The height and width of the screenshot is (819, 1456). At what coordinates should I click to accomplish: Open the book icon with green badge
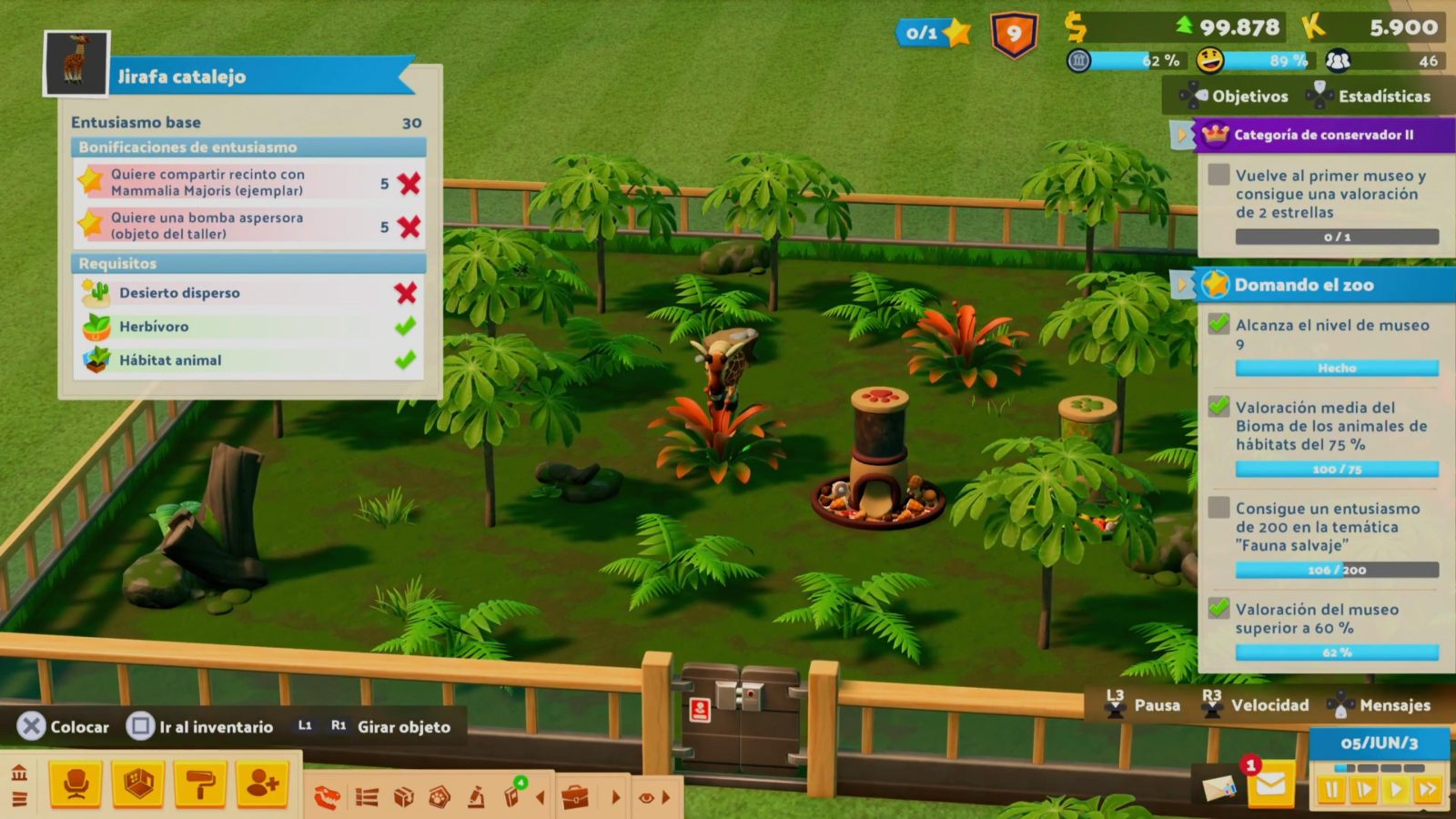click(512, 796)
